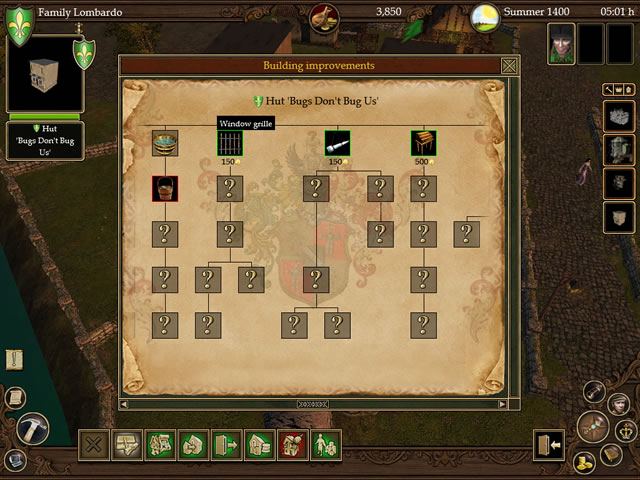Select the person with boxes action icon
Image resolution: width=640 pixels, height=480 pixels.
tap(326, 445)
